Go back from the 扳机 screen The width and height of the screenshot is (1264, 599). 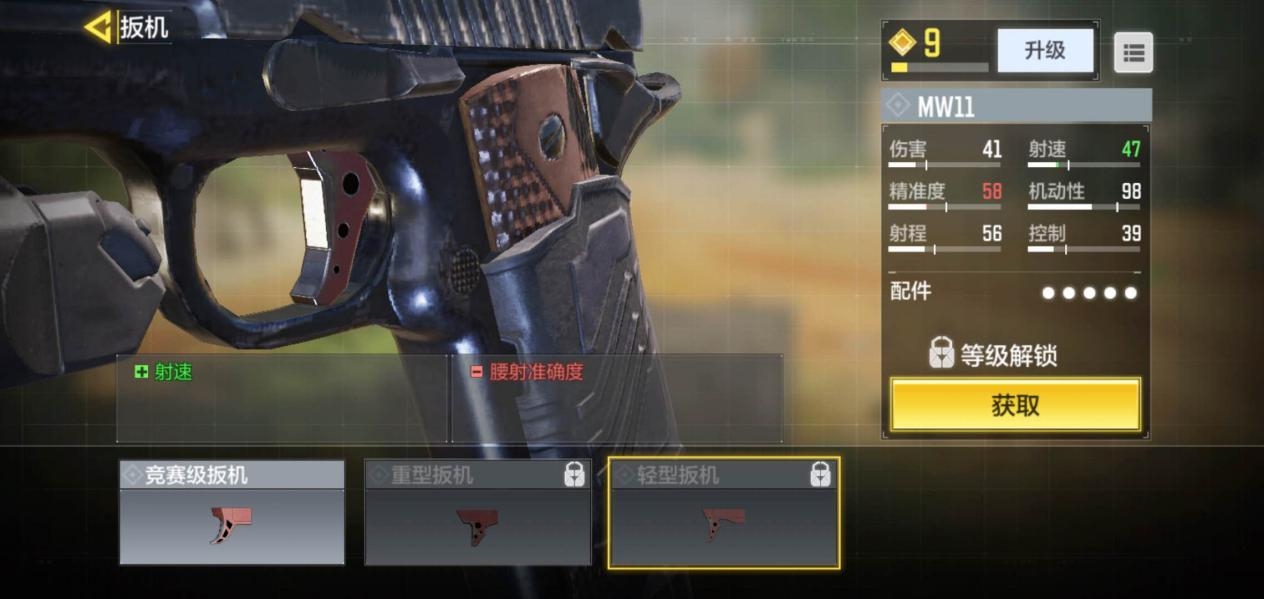point(99,27)
